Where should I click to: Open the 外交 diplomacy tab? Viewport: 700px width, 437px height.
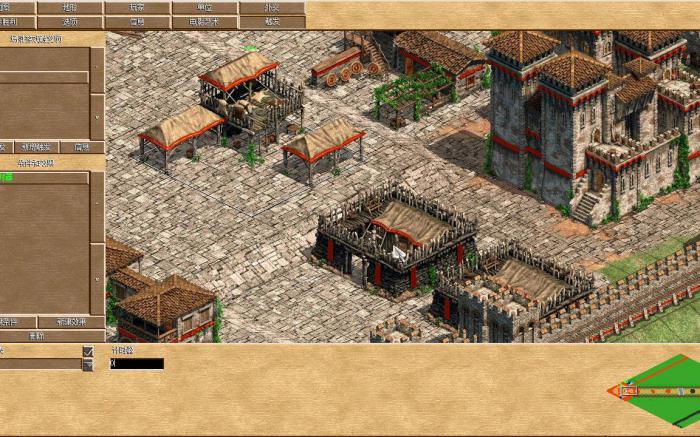point(272,7)
